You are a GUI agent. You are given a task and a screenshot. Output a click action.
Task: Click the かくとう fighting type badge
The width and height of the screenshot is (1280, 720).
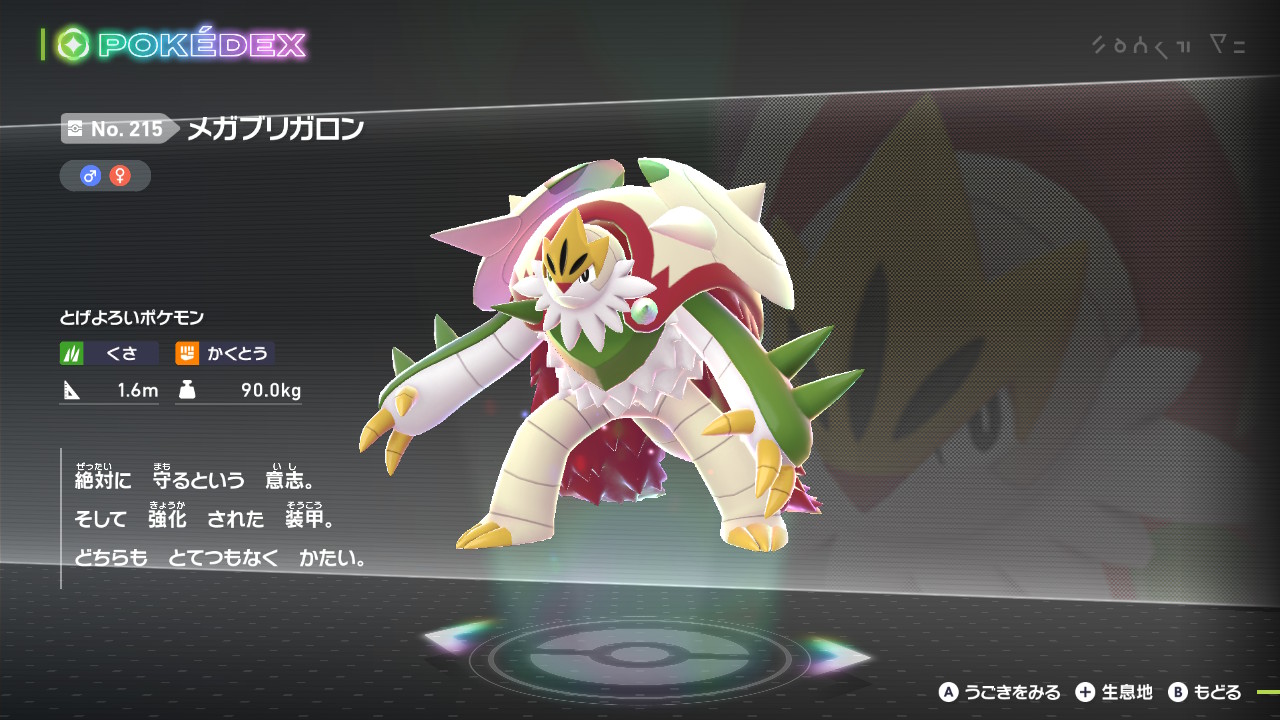225,353
